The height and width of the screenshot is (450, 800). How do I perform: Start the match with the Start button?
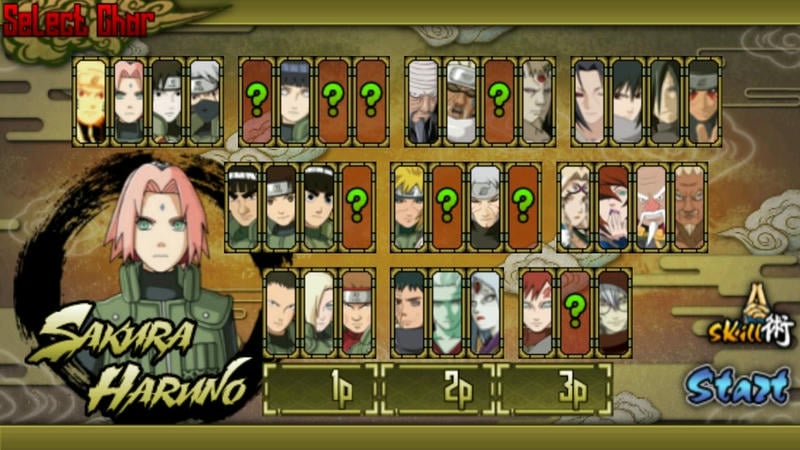738,385
